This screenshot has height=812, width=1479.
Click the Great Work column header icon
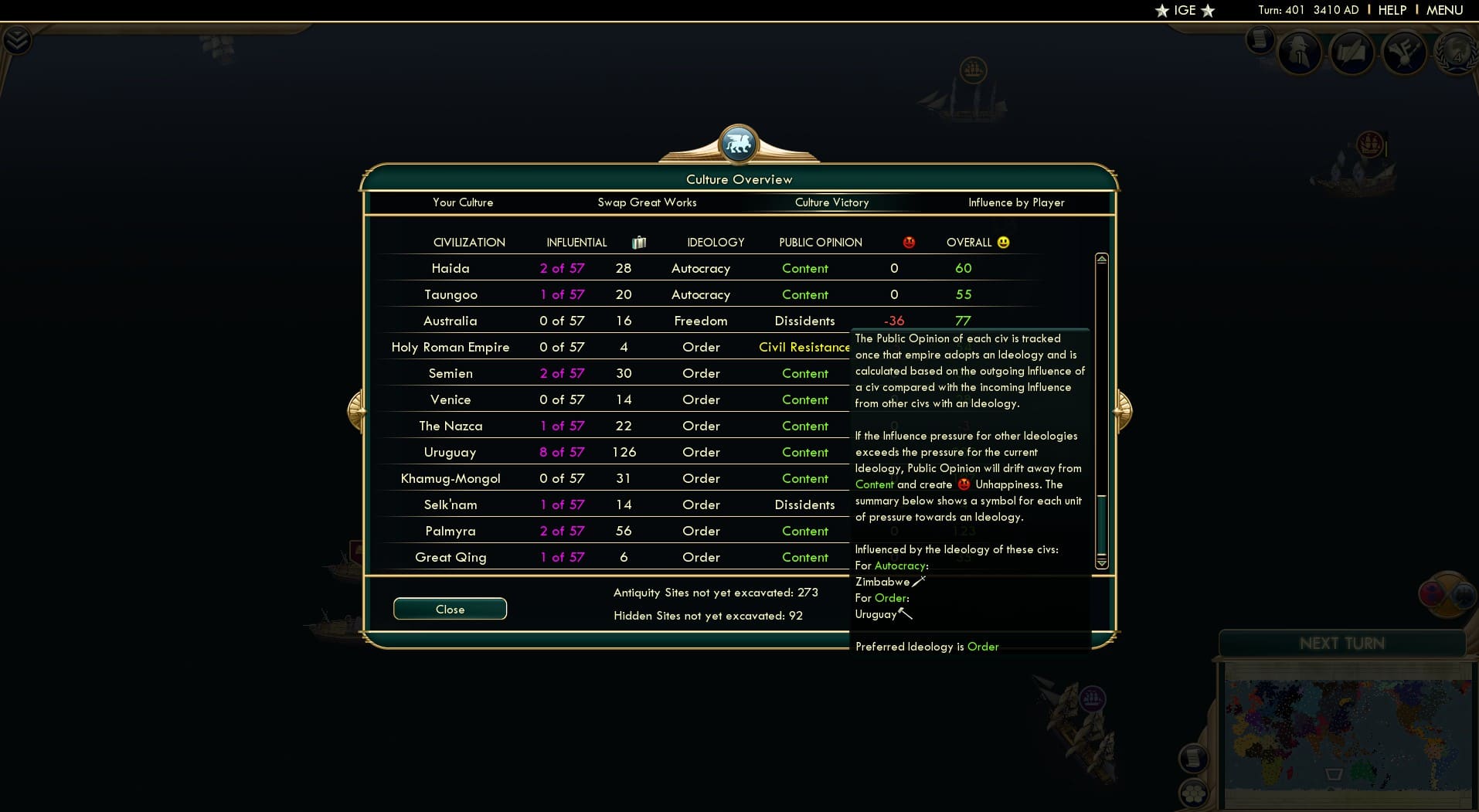(x=638, y=242)
